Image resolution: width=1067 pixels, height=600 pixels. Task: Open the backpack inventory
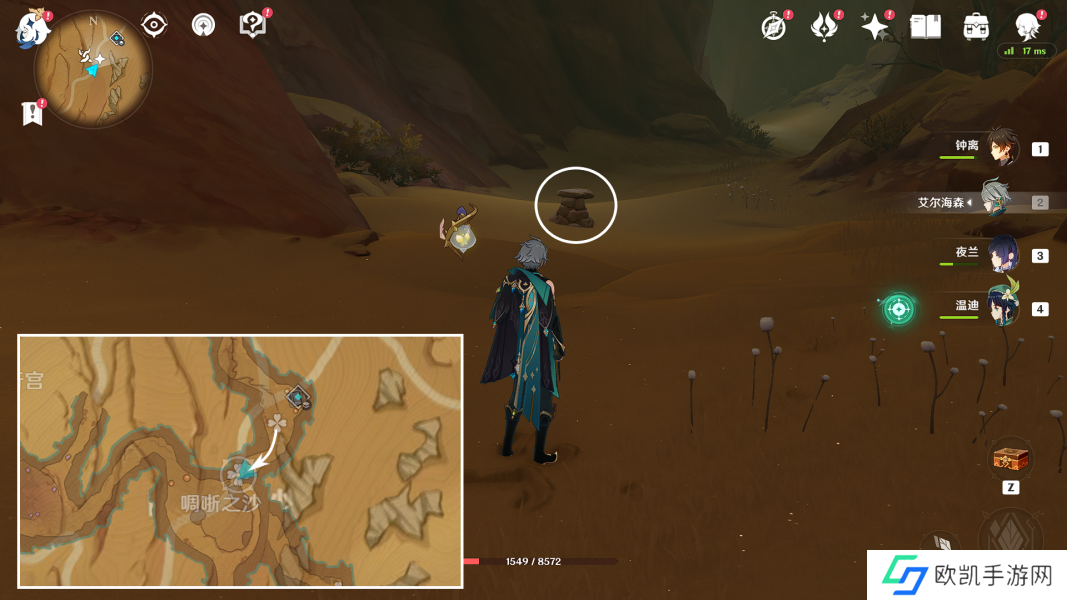tap(976, 27)
